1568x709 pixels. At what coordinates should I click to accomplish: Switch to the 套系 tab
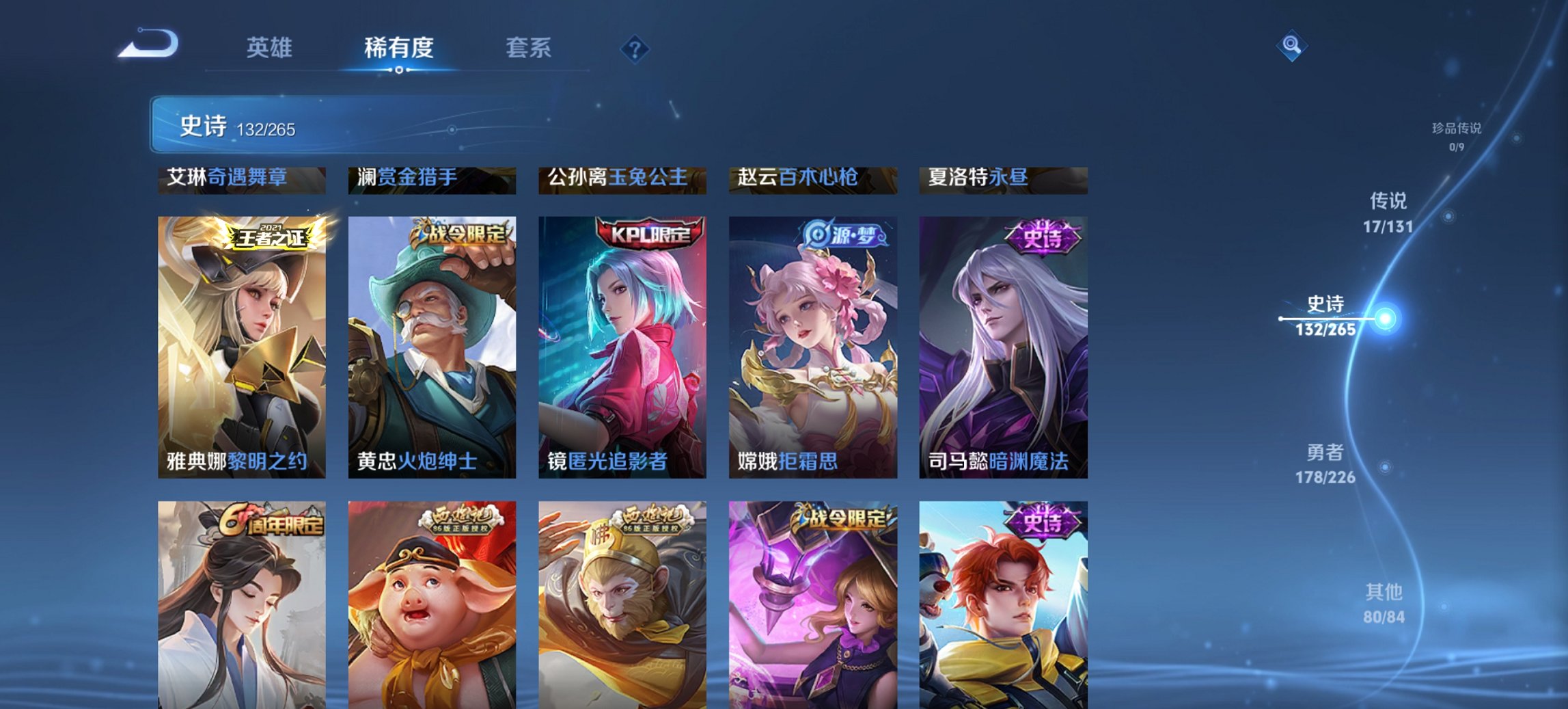click(529, 48)
